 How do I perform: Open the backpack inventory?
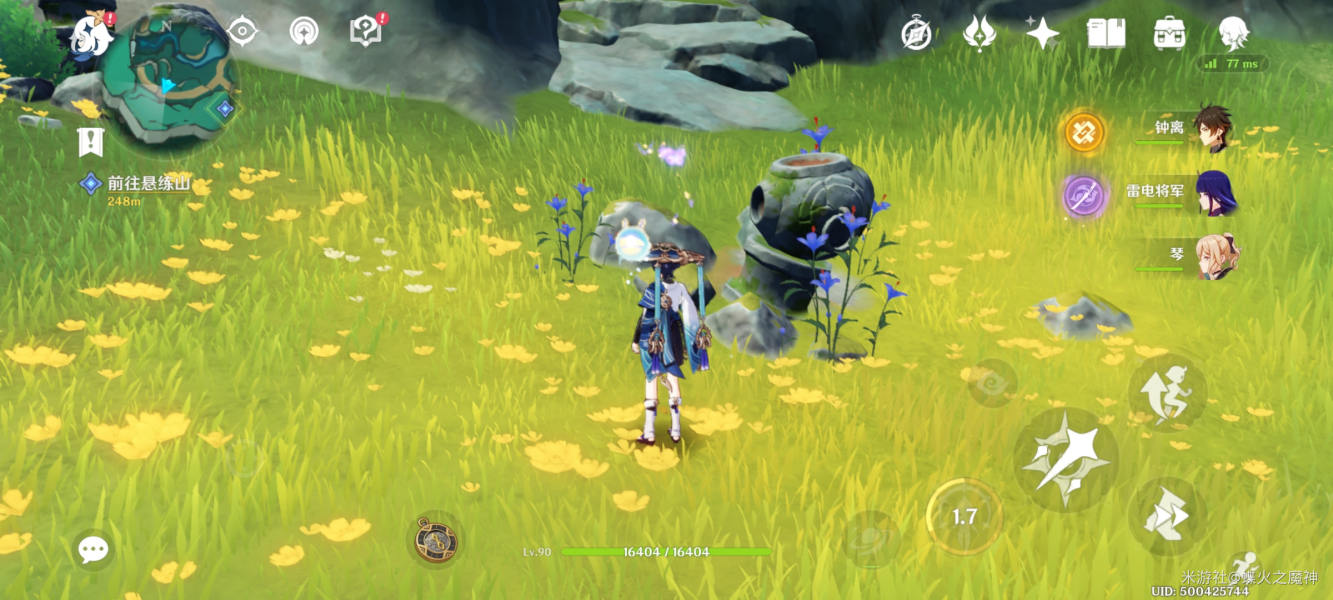pyautogui.click(x=1169, y=34)
